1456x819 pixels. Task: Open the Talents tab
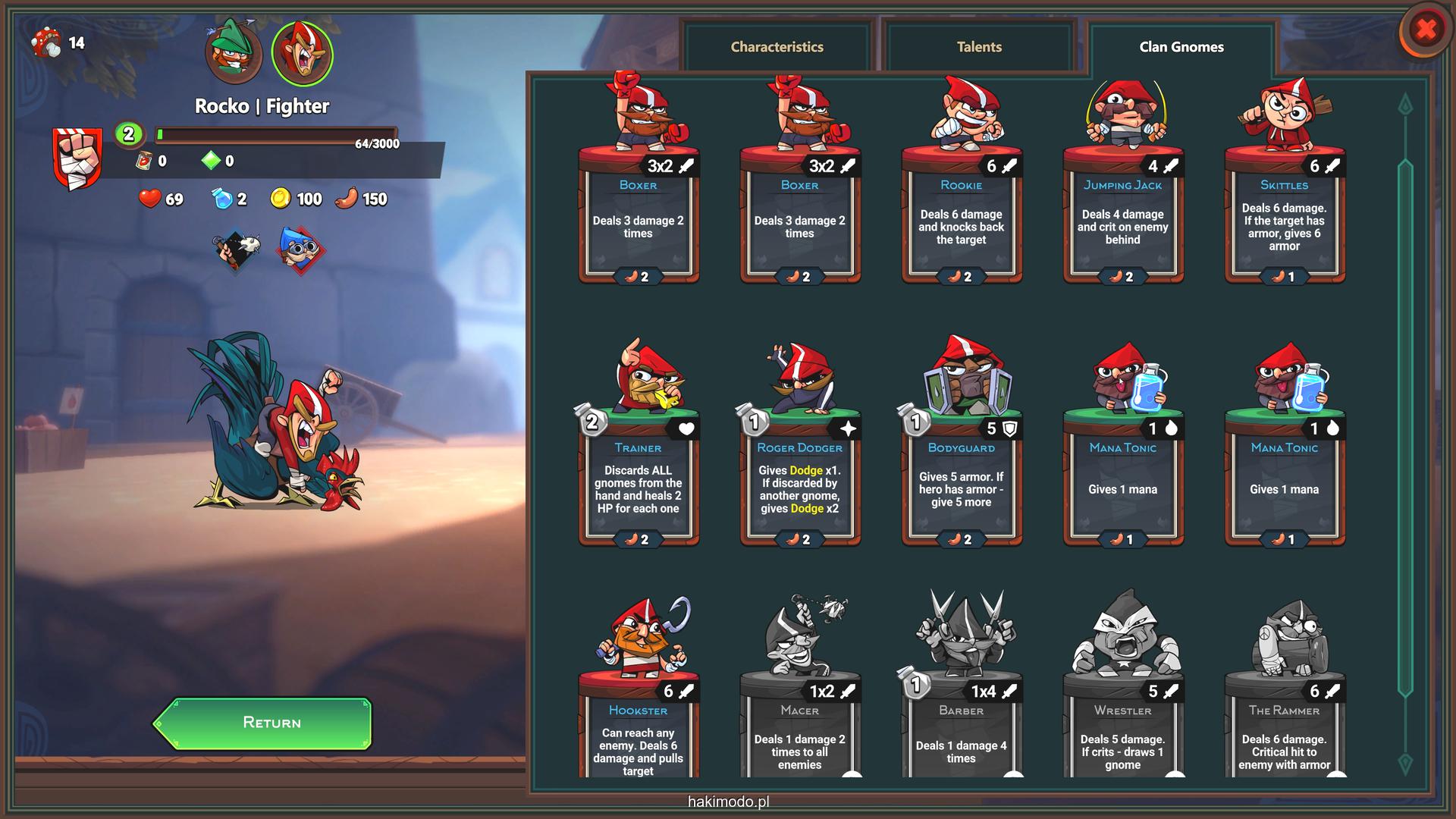click(x=979, y=47)
